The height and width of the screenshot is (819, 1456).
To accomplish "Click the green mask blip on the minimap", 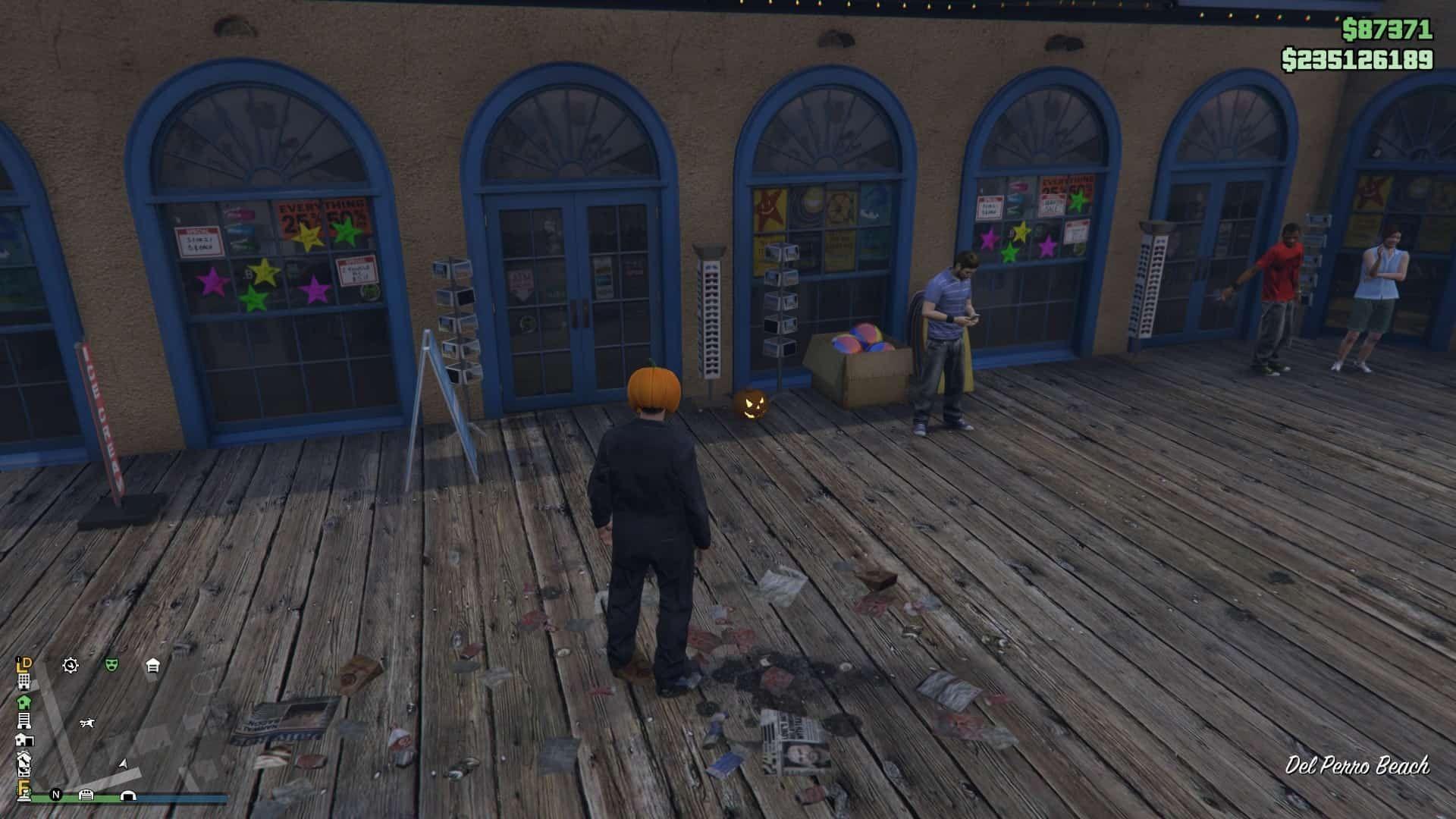I will pyautogui.click(x=112, y=665).
